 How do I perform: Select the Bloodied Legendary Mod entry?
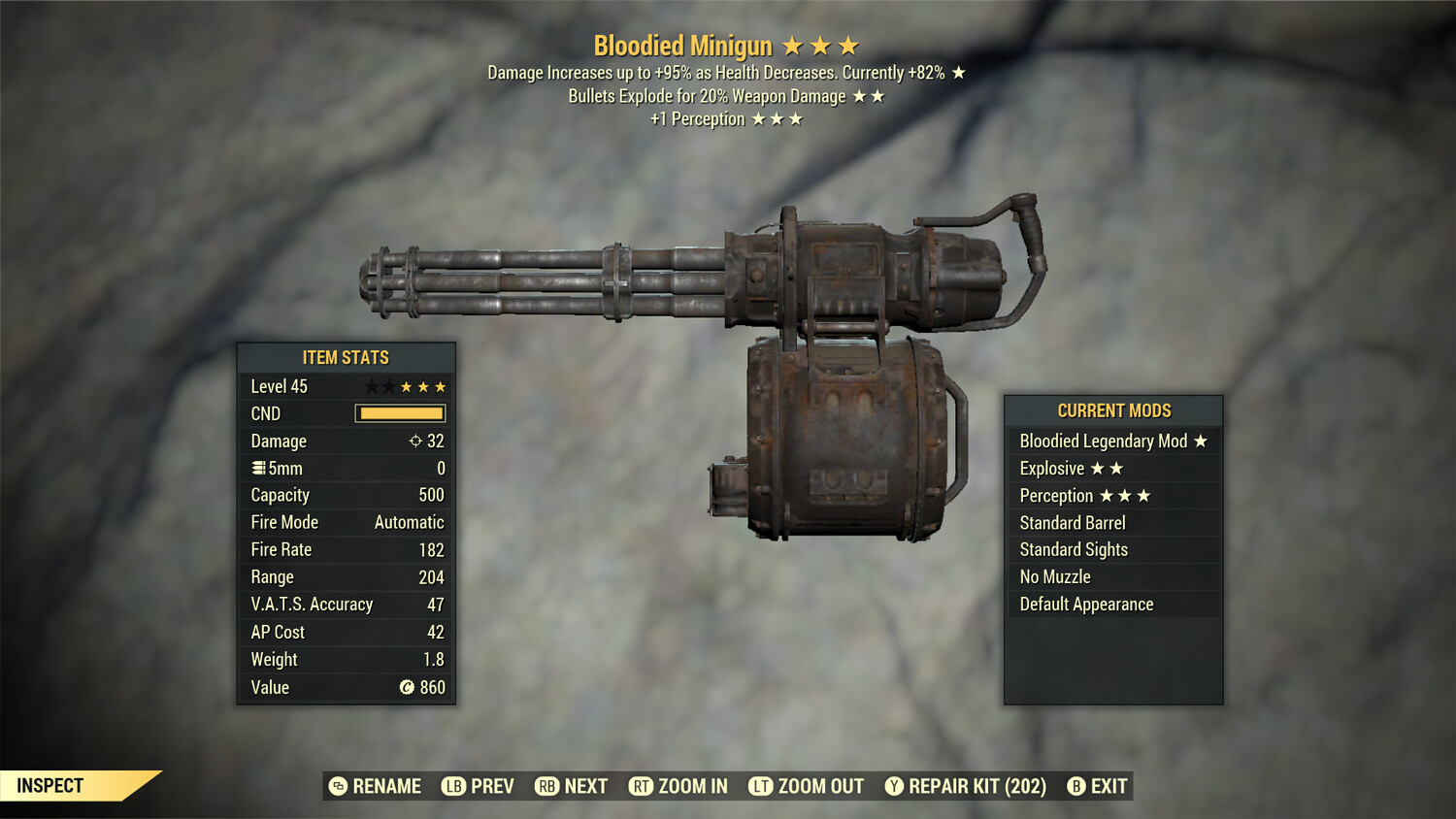1112,441
